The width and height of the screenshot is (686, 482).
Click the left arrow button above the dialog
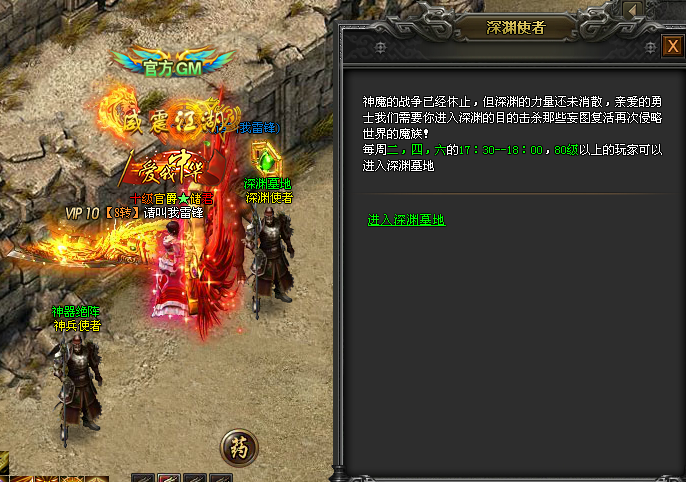(x=633, y=9)
